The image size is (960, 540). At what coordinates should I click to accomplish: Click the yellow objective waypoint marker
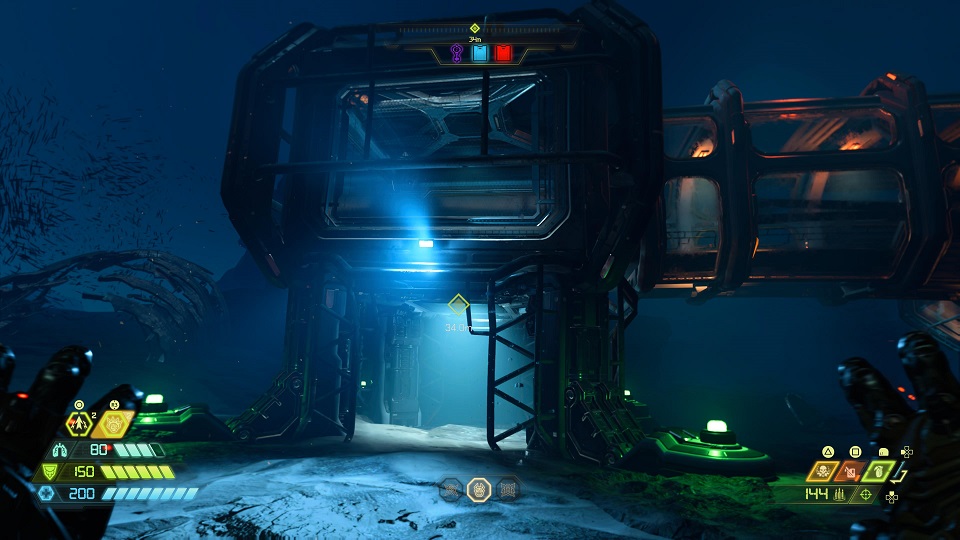point(459,303)
